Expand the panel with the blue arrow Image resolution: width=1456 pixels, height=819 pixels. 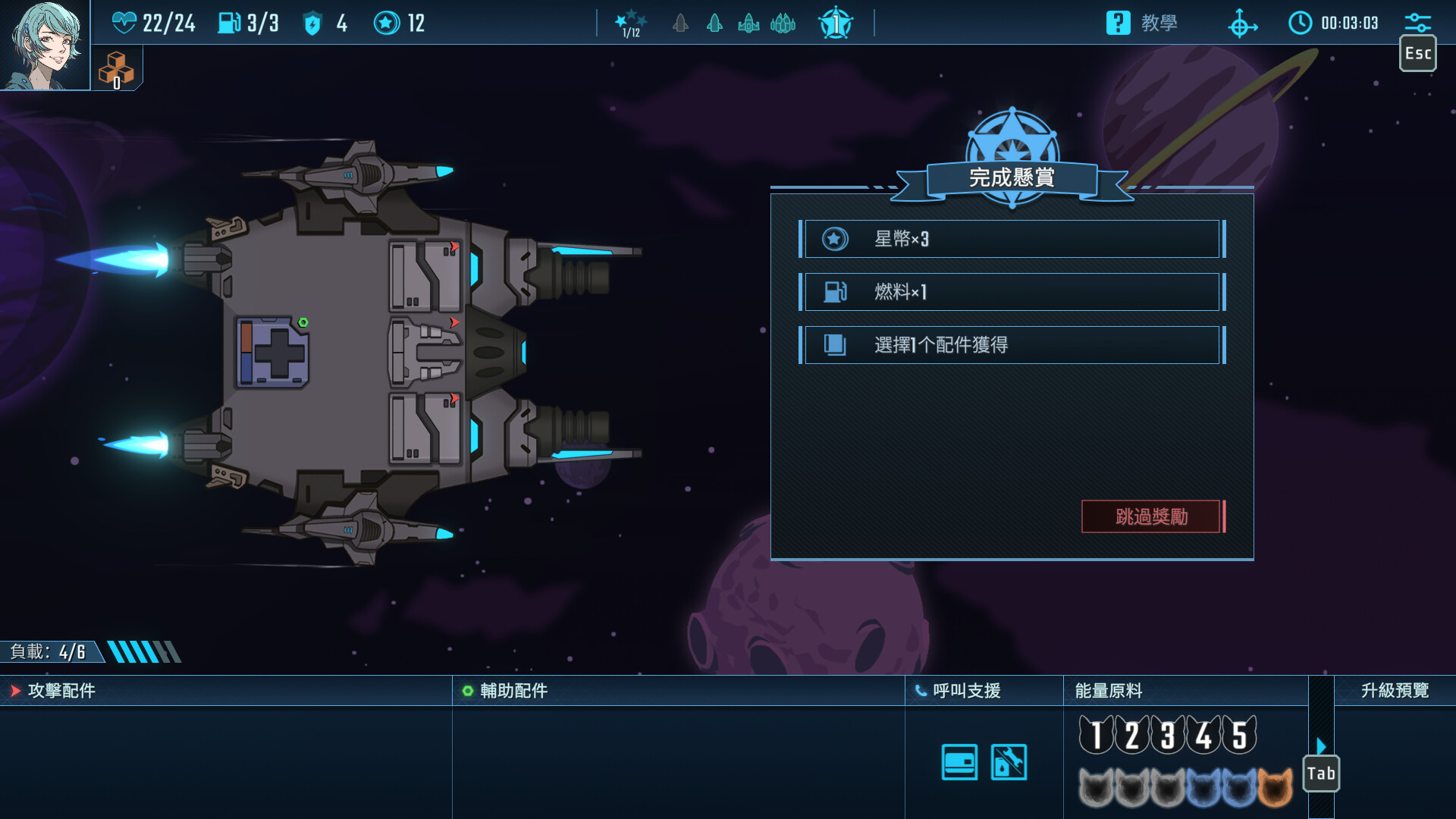coord(1321,745)
